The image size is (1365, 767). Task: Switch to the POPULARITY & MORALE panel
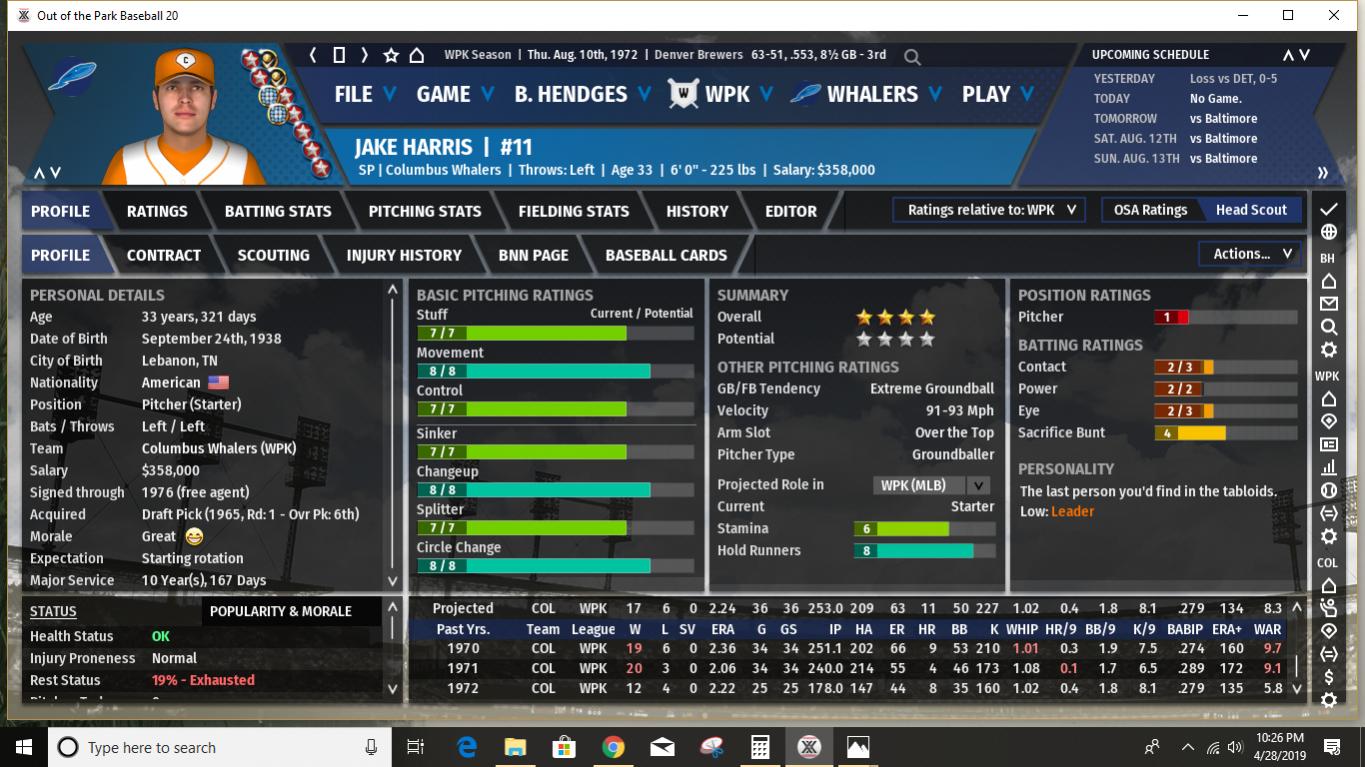click(281, 611)
